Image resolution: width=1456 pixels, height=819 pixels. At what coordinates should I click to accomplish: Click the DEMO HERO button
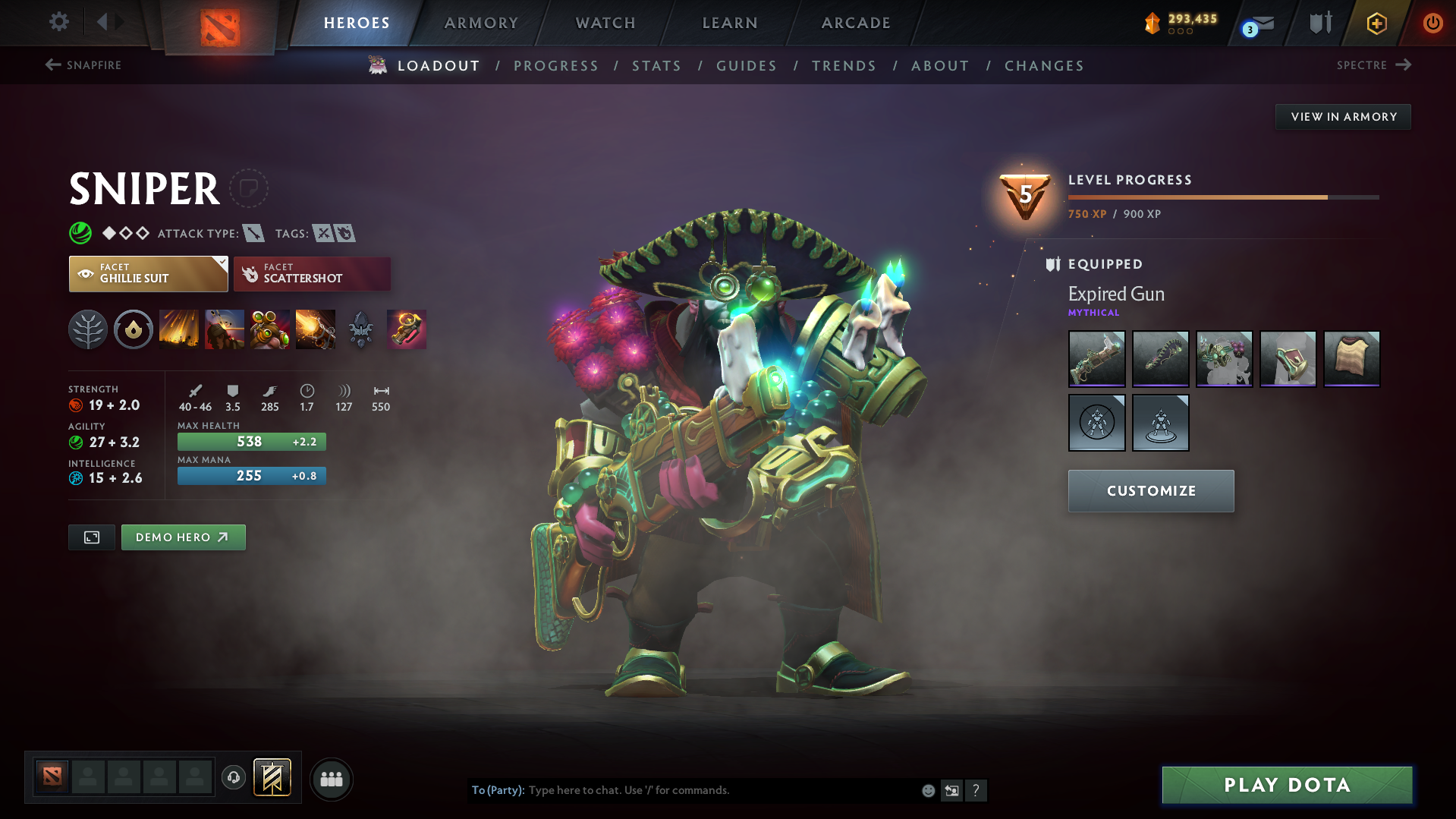(183, 537)
